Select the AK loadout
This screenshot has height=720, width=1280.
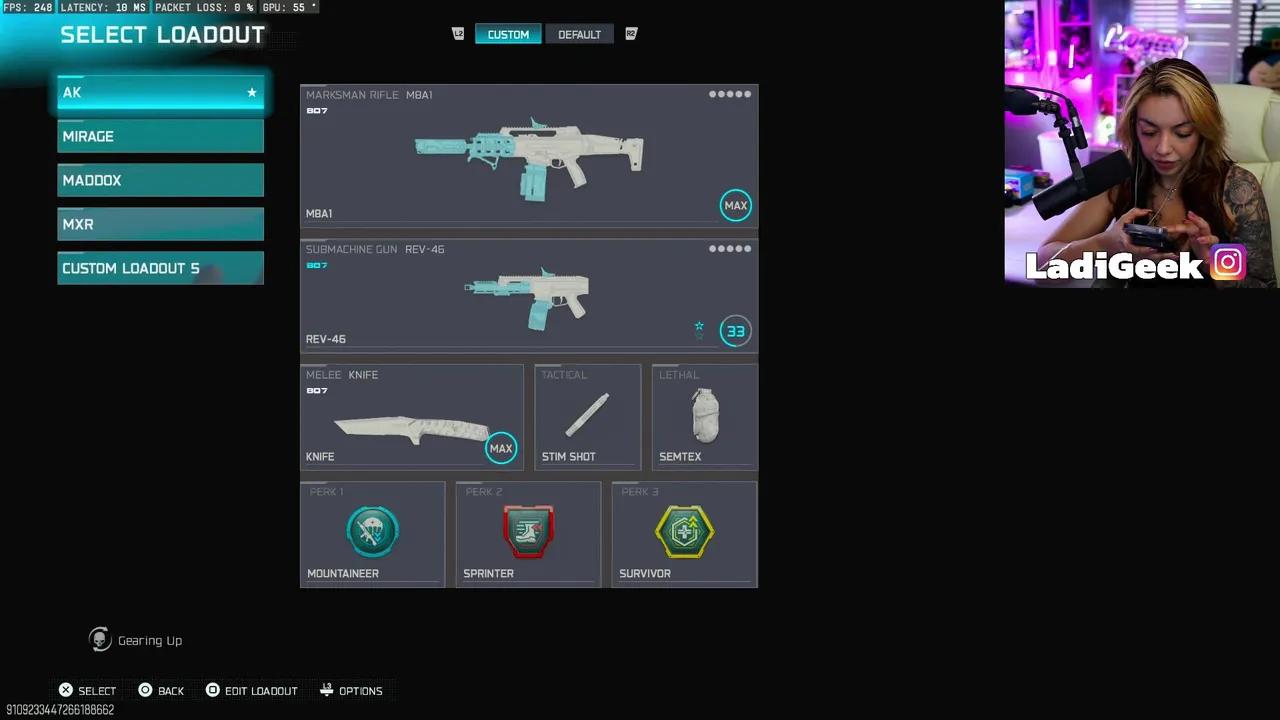click(x=160, y=92)
